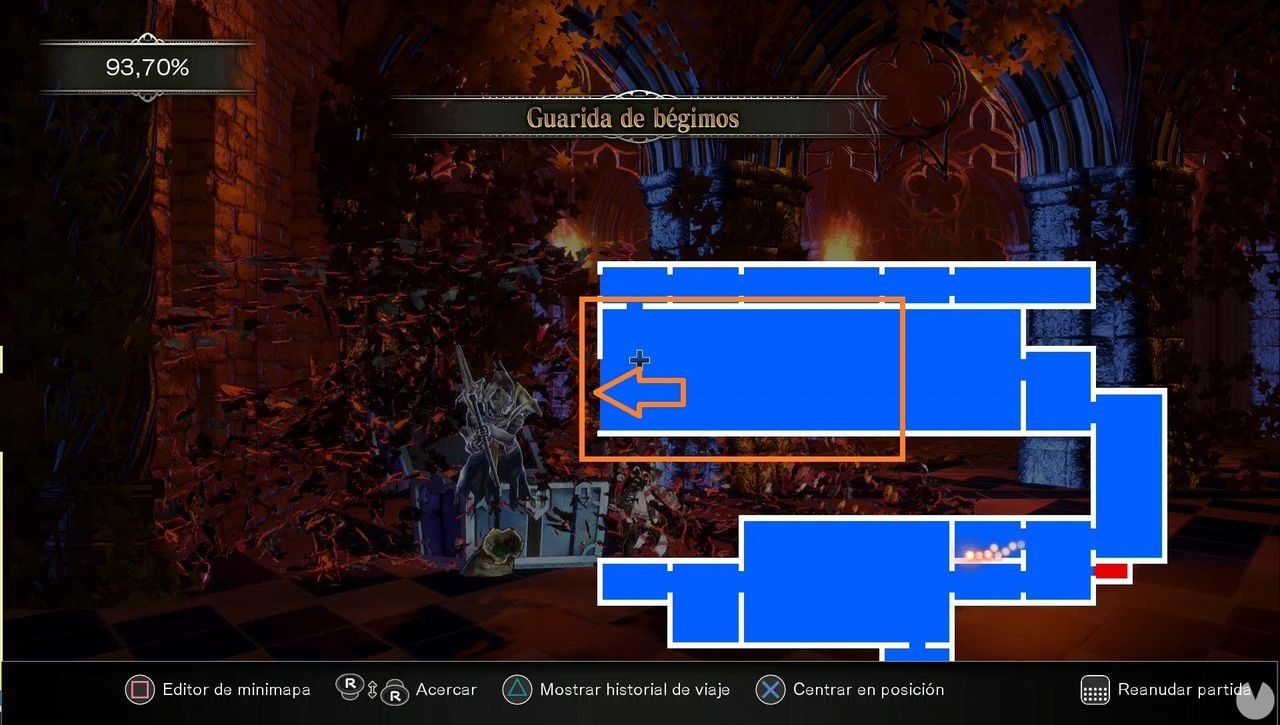1280x725 pixels.
Task: Click the second R stick zoom icon
Action: [394, 693]
